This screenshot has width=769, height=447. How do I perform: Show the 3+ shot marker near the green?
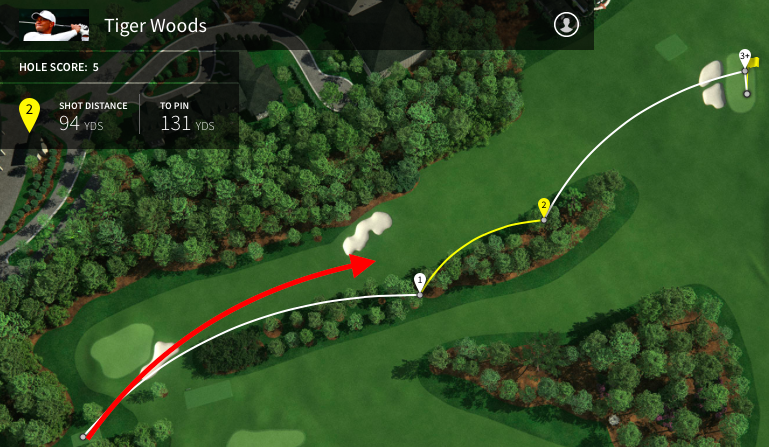pyautogui.click(x=745, y=56)
